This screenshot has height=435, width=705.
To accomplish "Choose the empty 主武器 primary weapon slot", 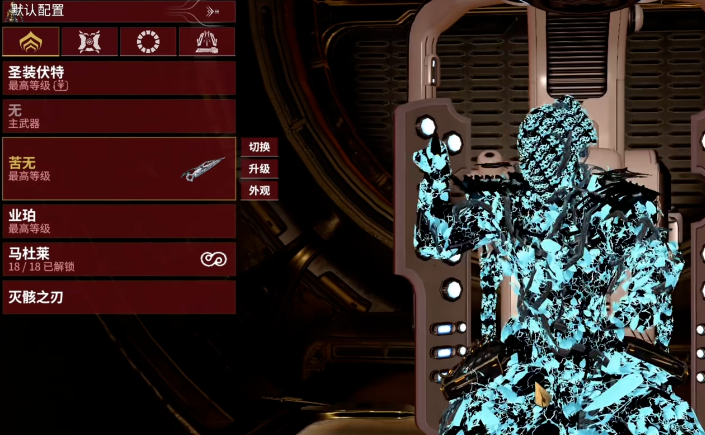I will coord(119,116).
